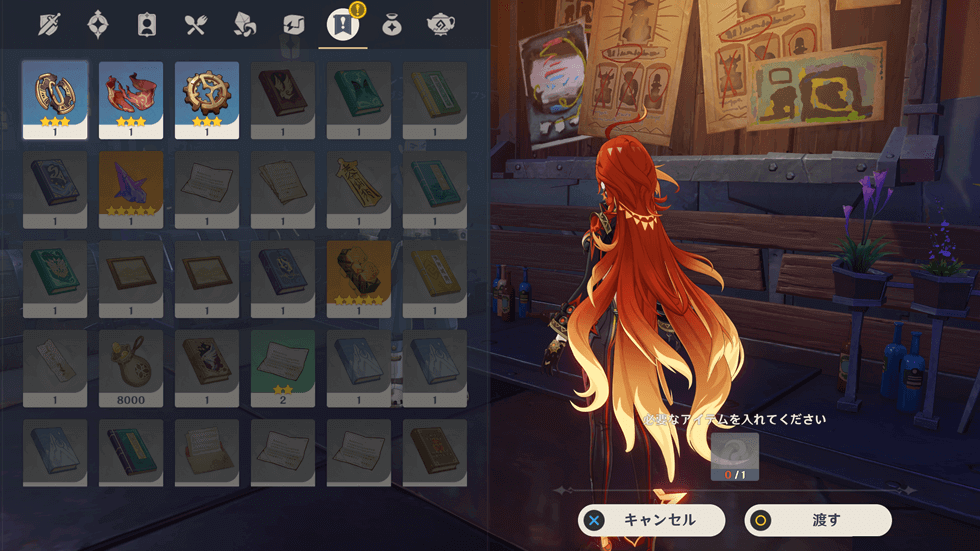Screen dimensions: 980x551
Task: Select the green two-star letter item
Action: point(283,368)
